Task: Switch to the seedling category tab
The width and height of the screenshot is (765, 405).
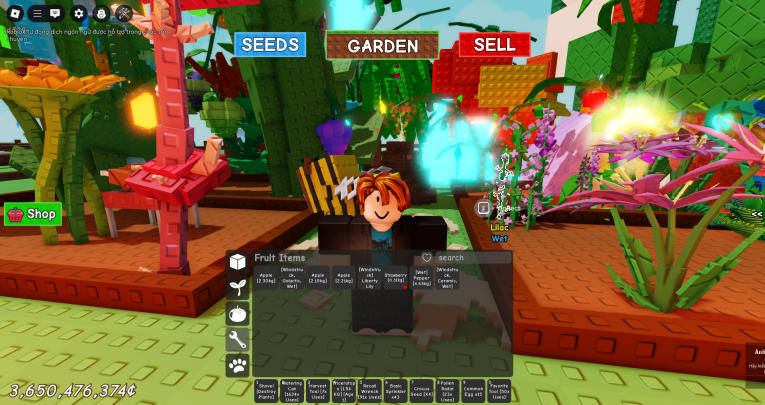Action: tap(238, 288)
